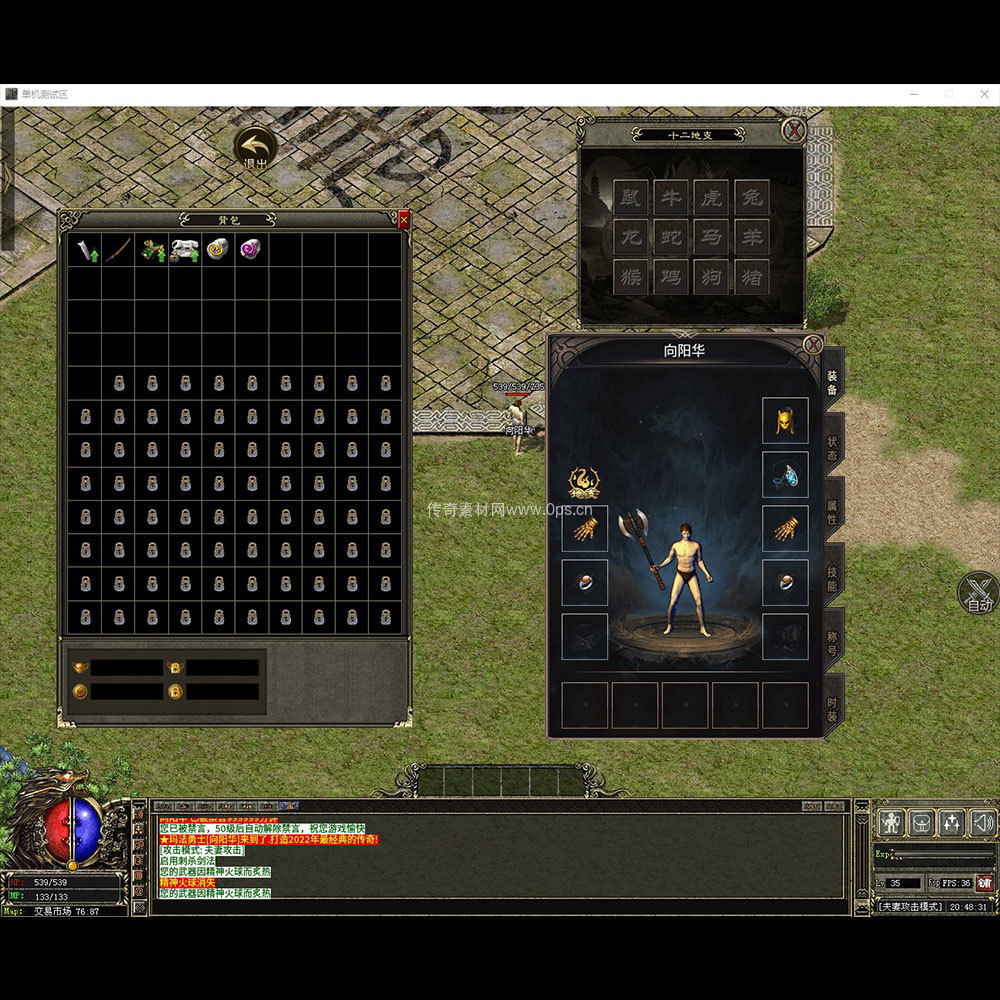This screenshot has width=1000, height=1000.
Task: Switch to the 时装 fashion tab
Action: tap(832, 705)
